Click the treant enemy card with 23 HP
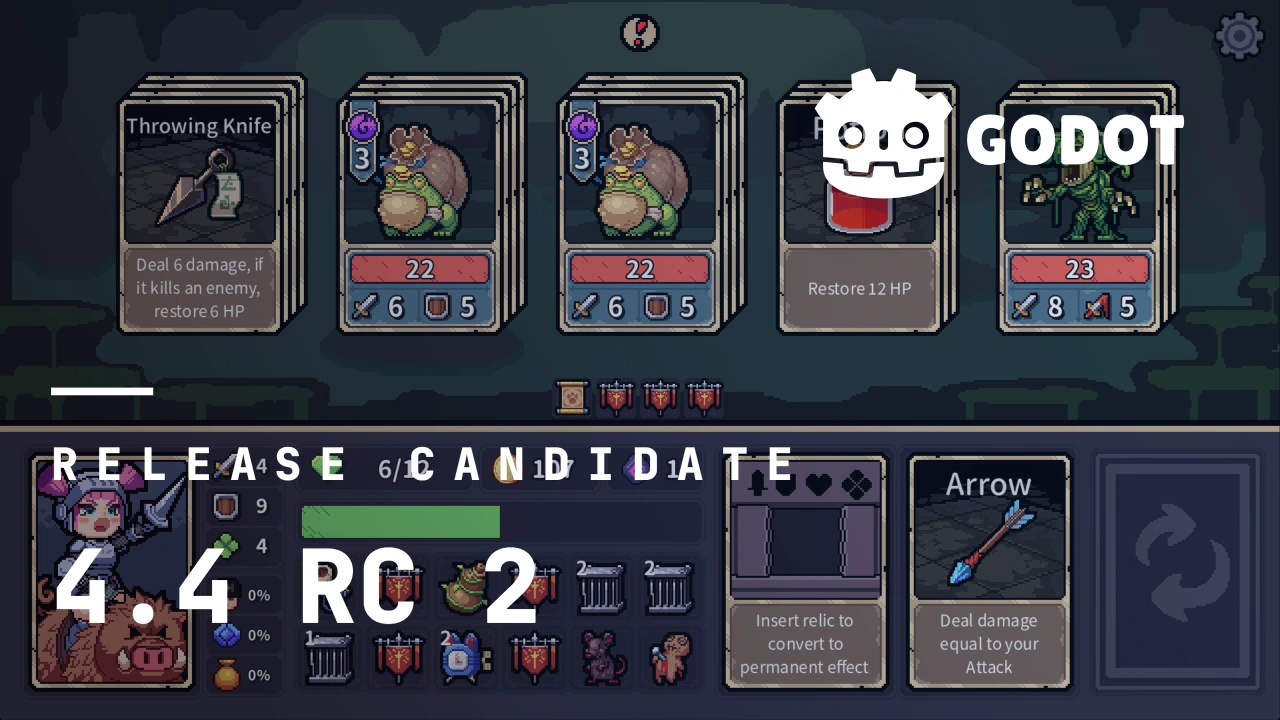 1080,200
